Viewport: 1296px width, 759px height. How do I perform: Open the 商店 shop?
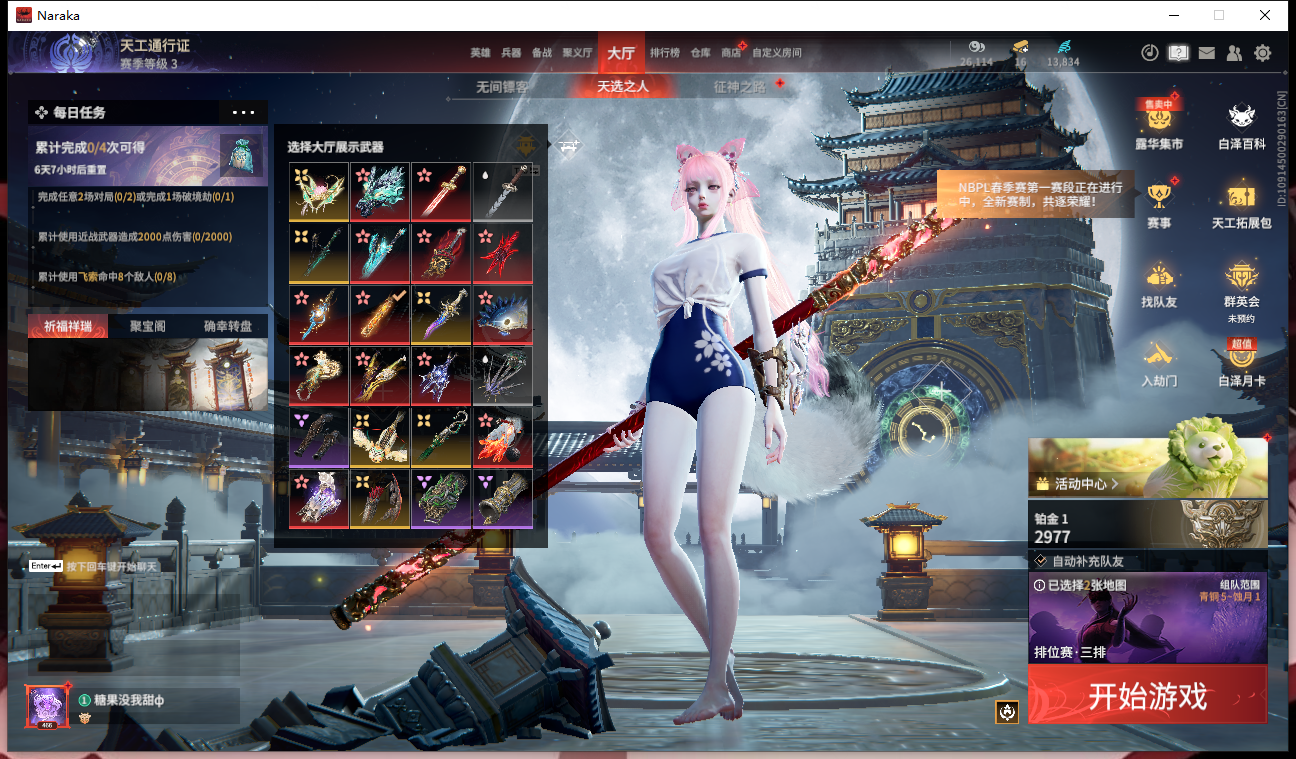[731, 53]
